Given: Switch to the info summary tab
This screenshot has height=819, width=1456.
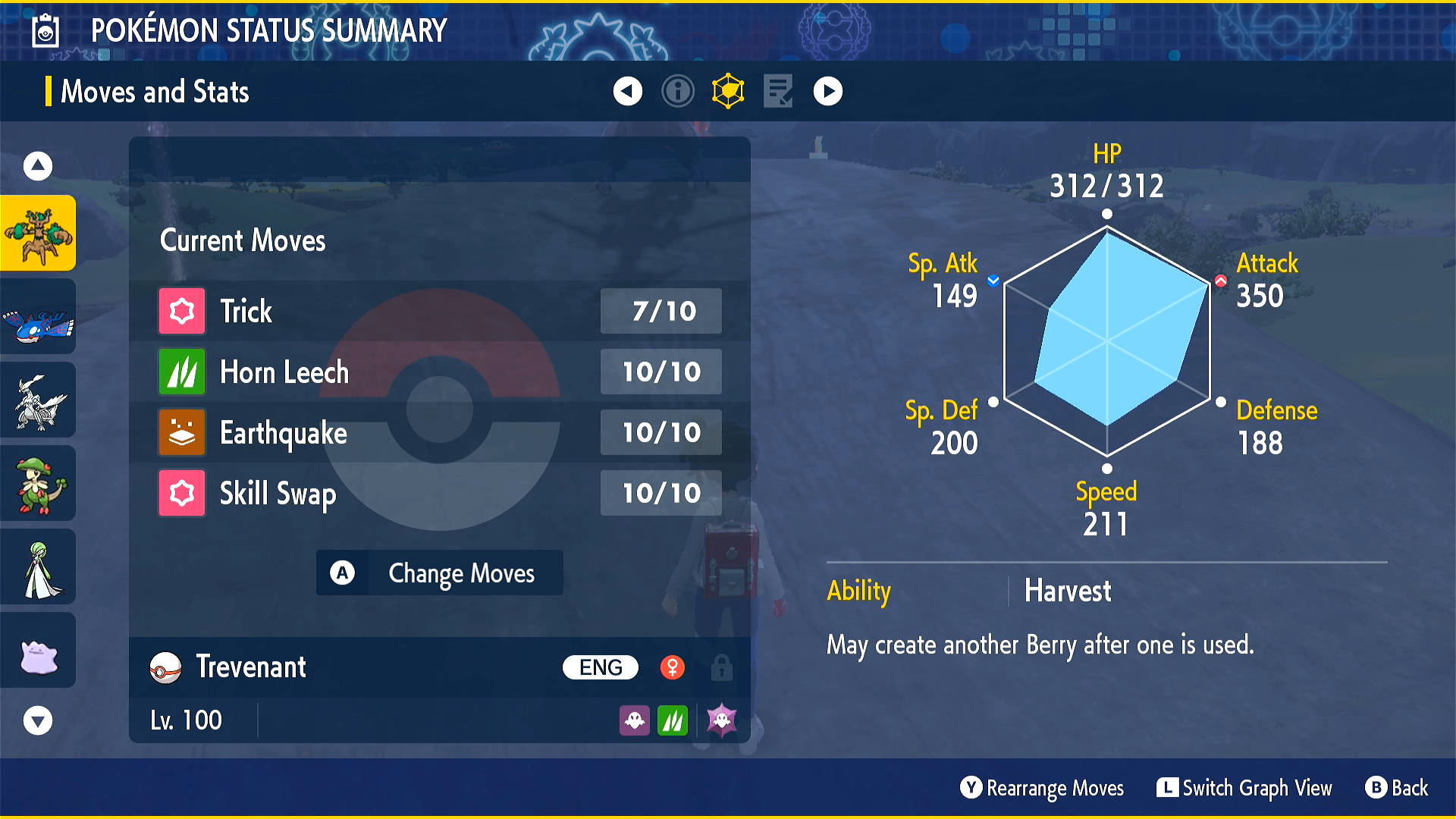Looking at the screenshot, I should [677, 92].
